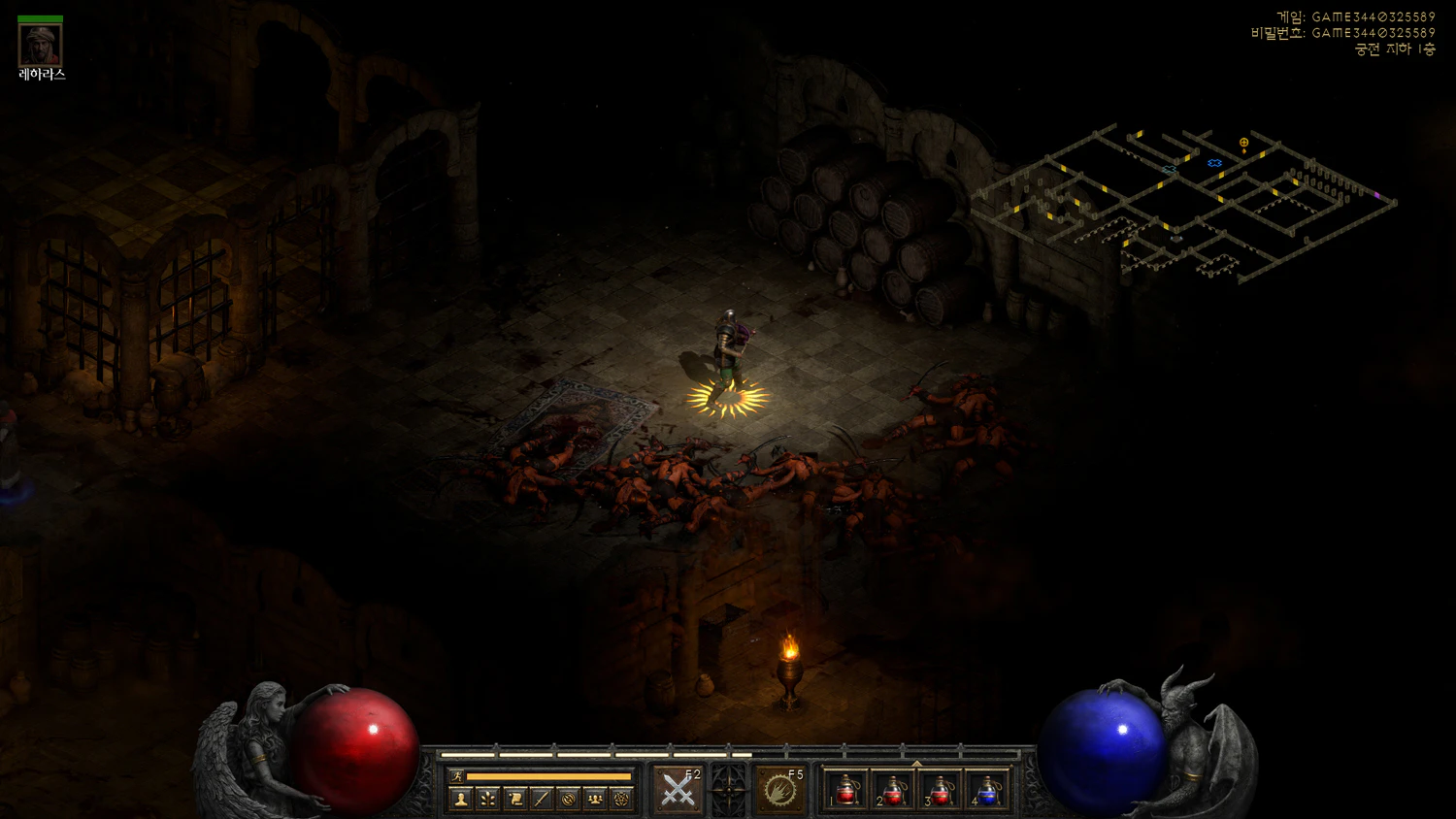The image size is (1456, 819).
Task: Click the sword icon menu button
Action: [542, 799]
